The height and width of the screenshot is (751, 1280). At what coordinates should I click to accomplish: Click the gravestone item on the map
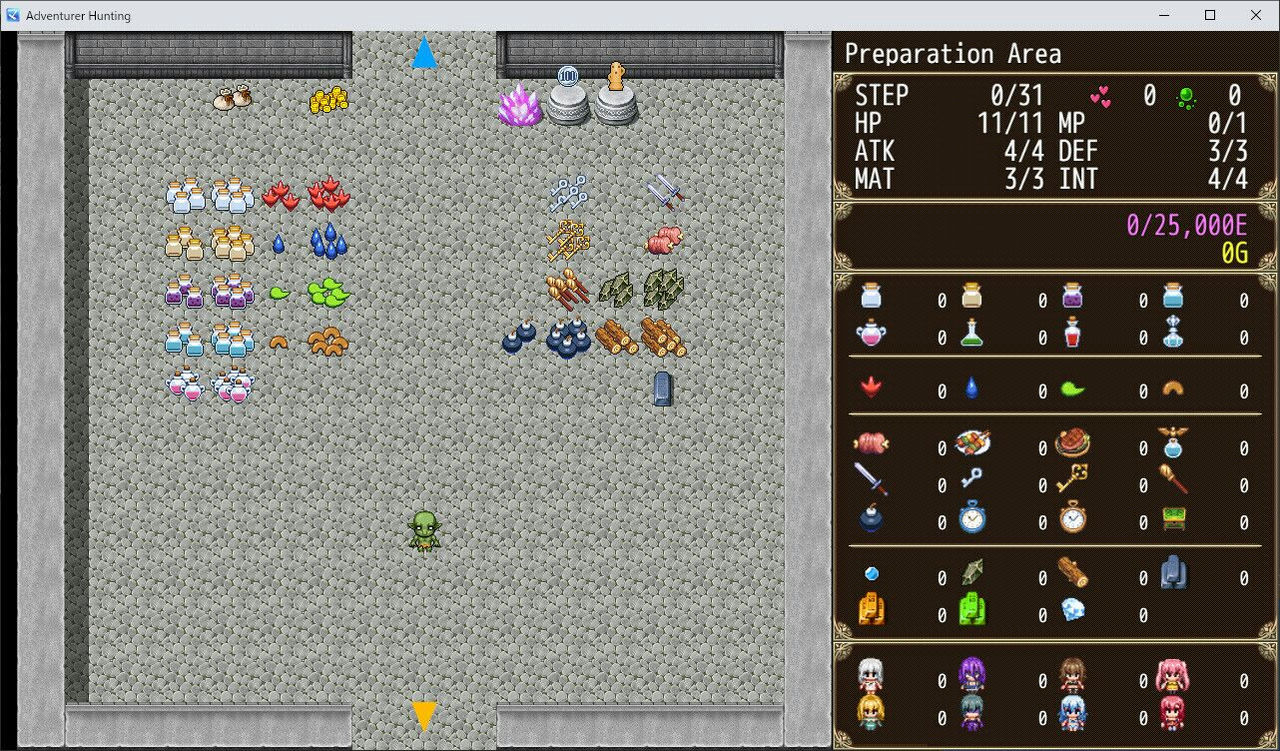(663, 388)
